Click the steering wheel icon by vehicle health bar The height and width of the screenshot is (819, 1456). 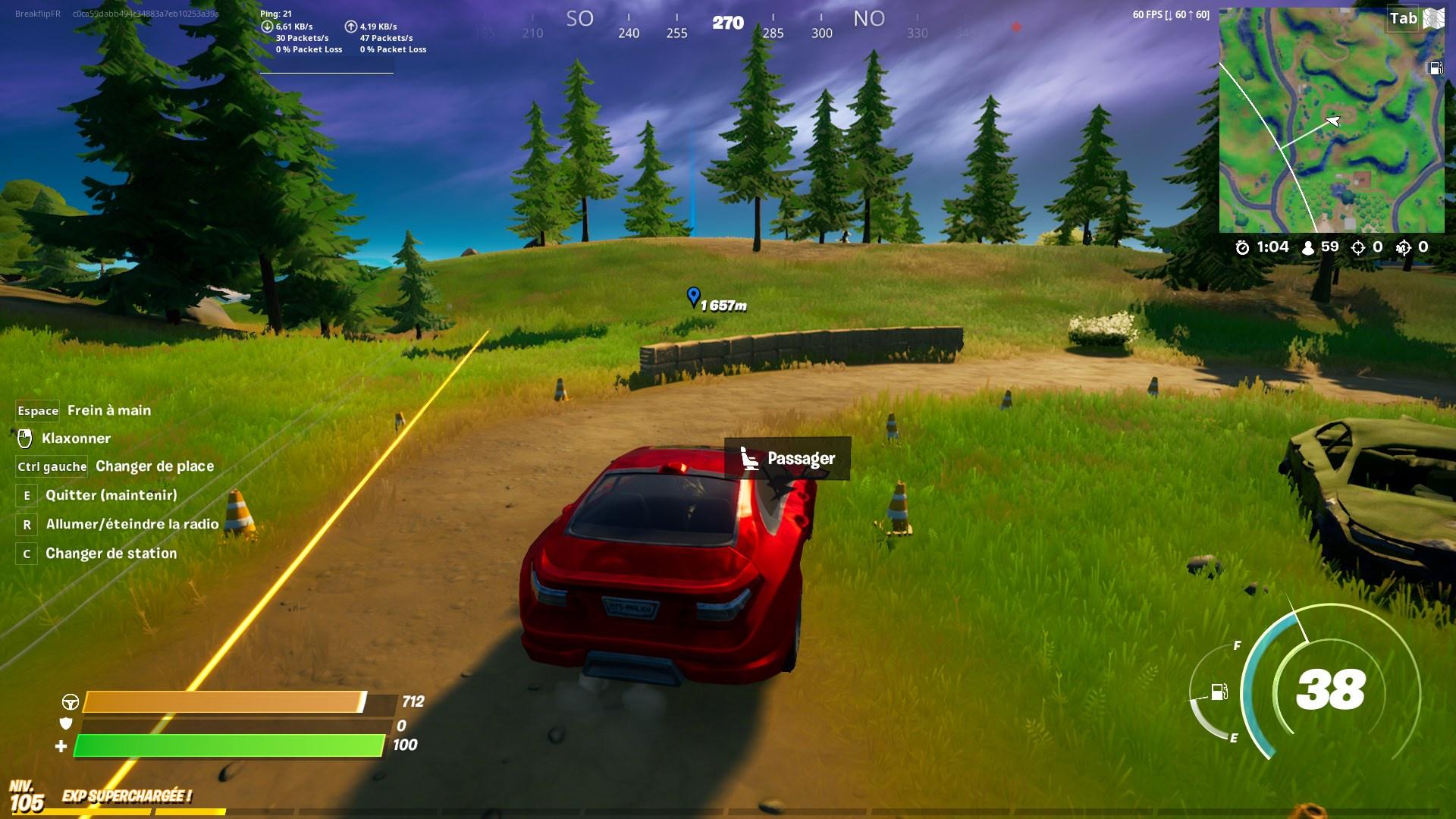click(72, 702)
